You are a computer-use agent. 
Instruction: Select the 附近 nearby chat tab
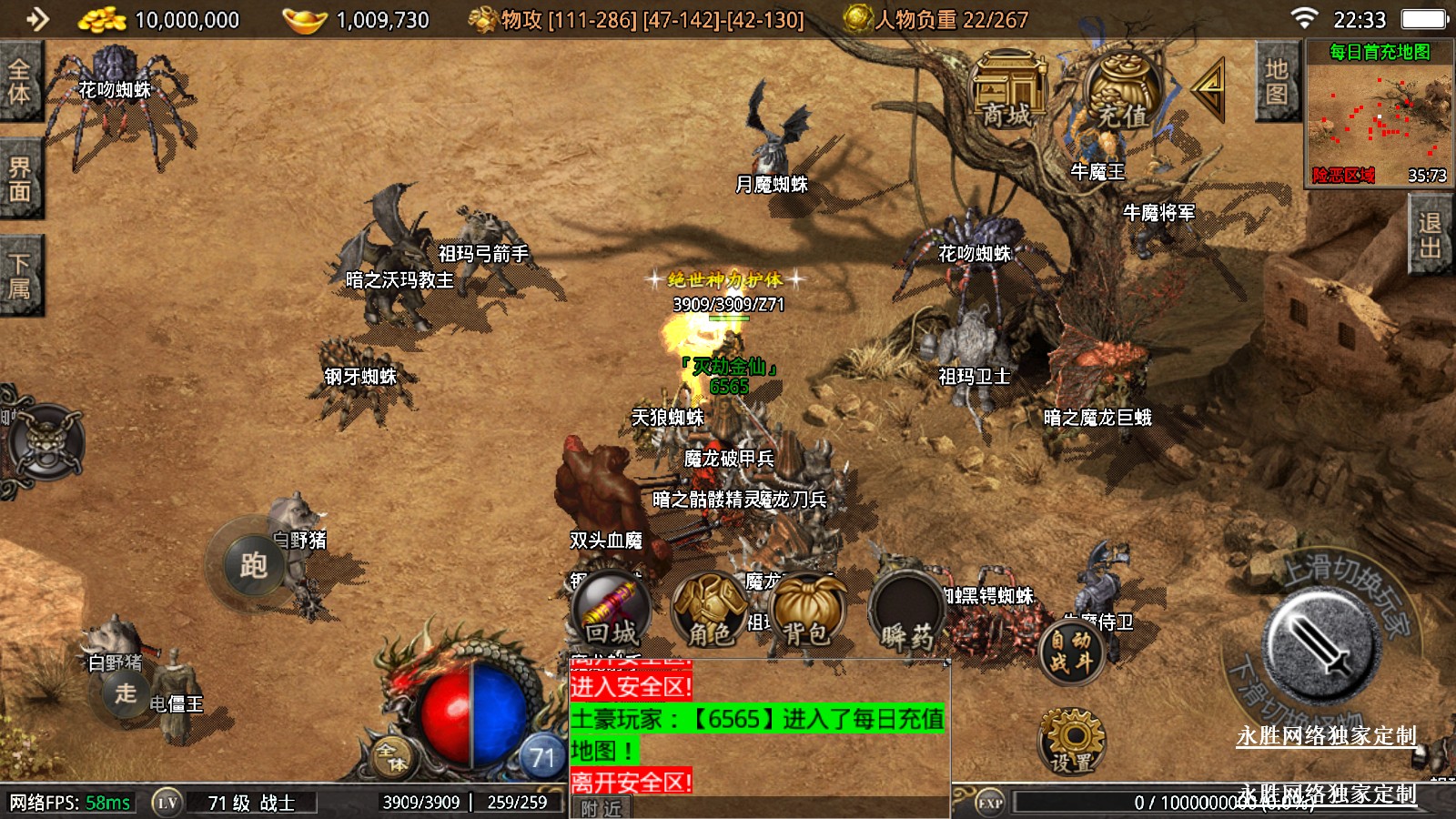point(601,808)
